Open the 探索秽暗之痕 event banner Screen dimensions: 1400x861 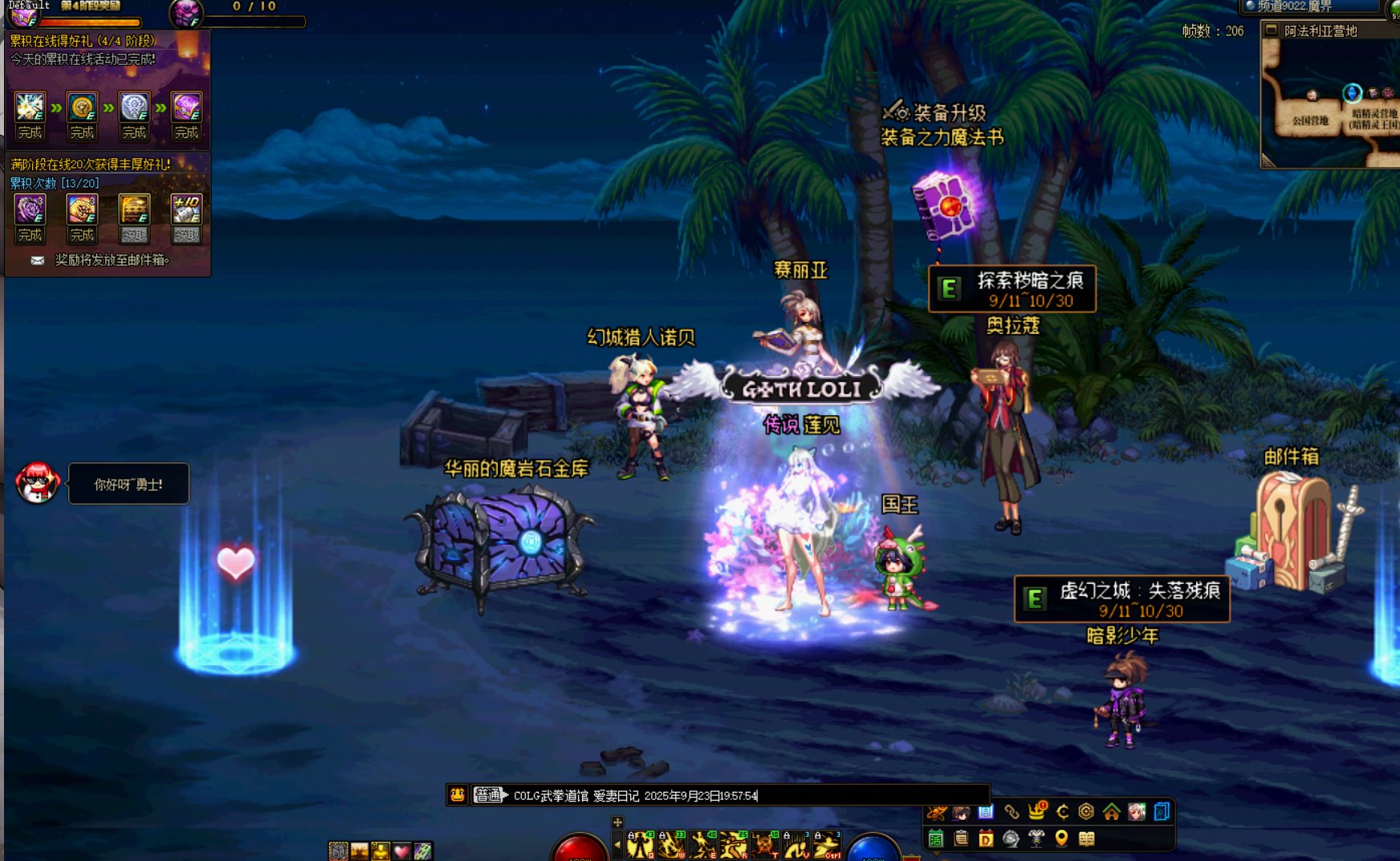(1013, 289)
